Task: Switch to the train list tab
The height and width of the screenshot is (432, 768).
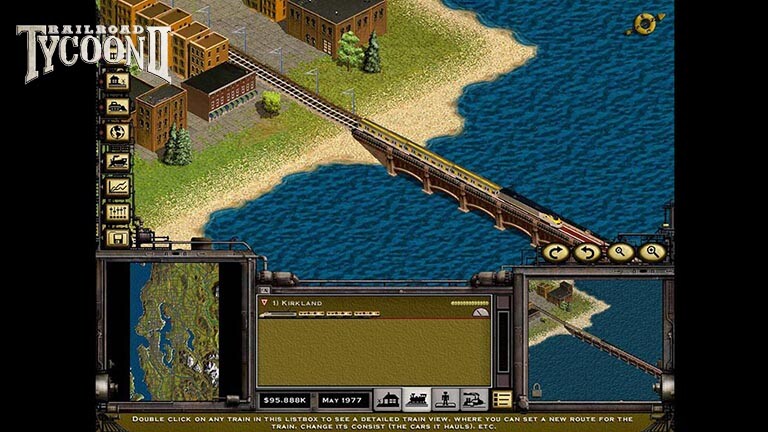Action: pos(416,399)
